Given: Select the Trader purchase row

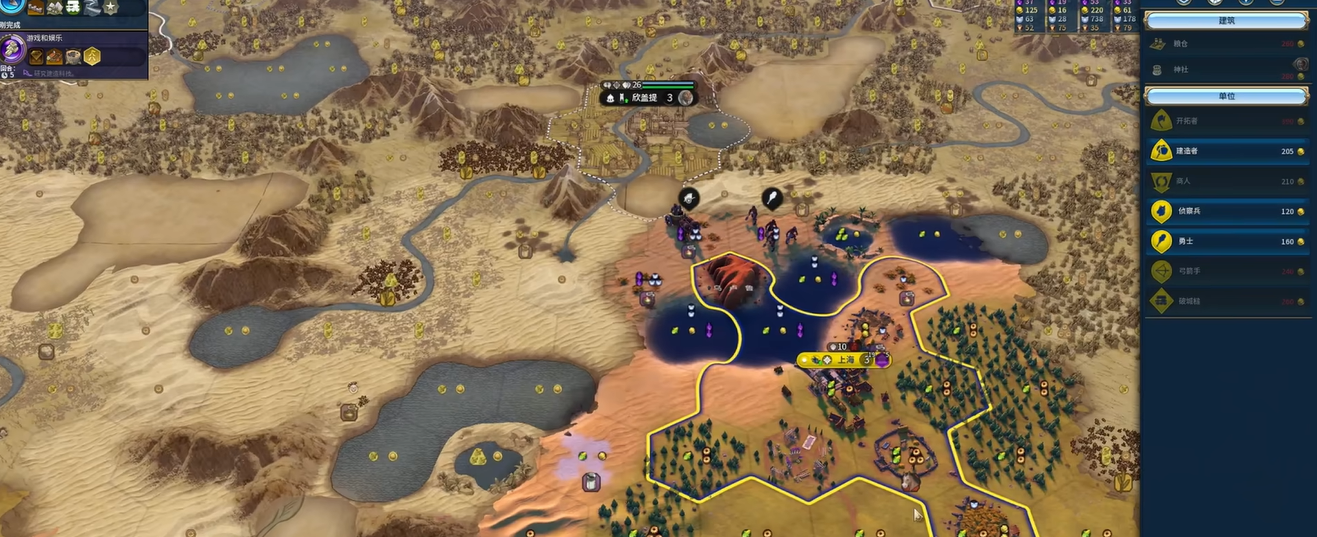Looking at the screenshot, I should point(1228,181).
